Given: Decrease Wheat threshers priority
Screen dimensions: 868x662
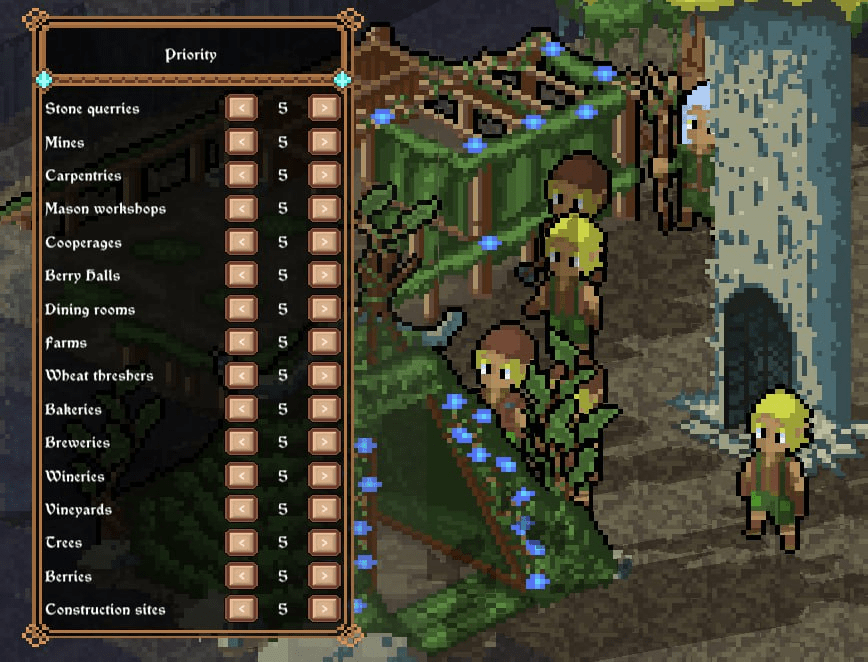Looking at the screenshot, I should 241,375.
